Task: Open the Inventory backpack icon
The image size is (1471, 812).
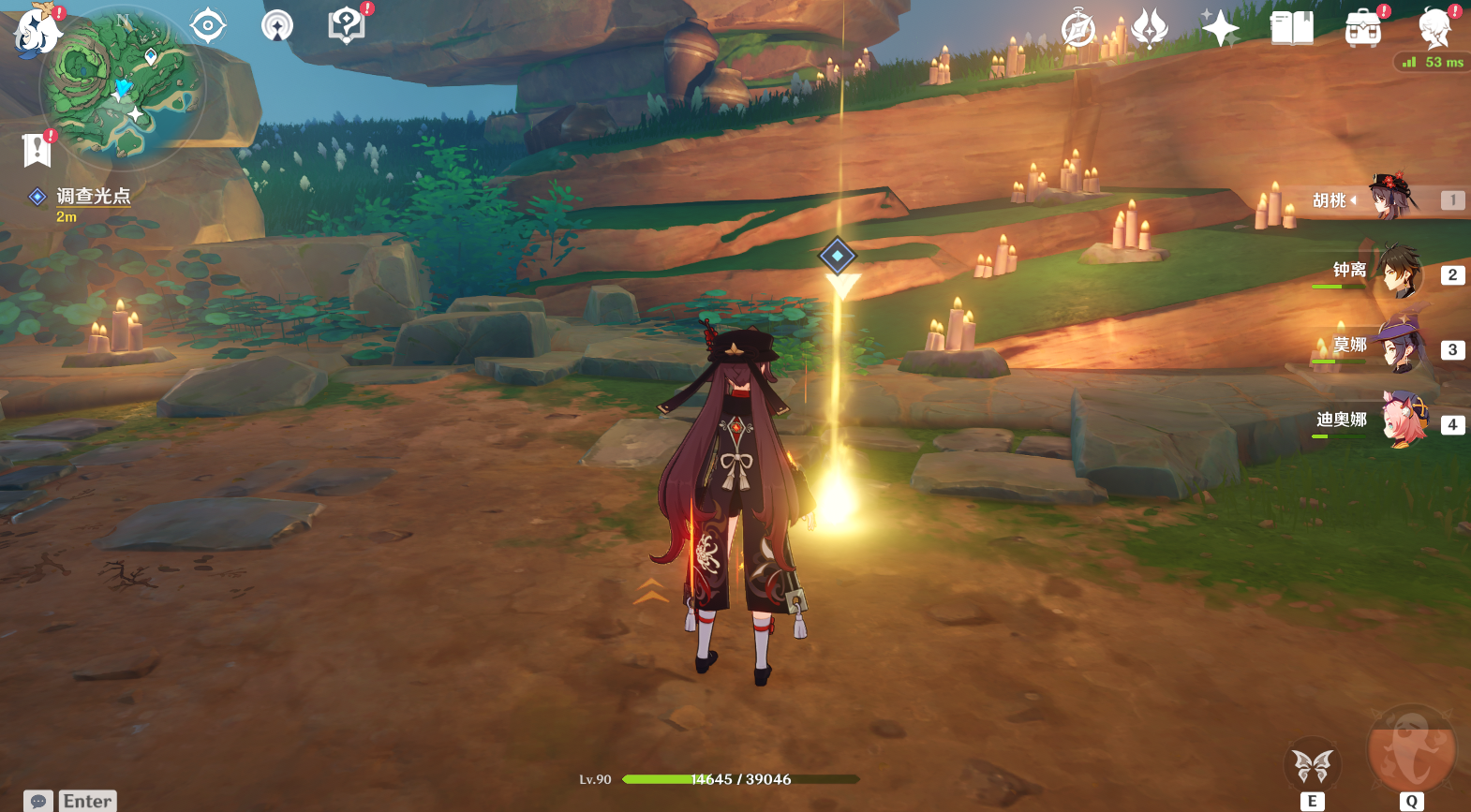Action: 1362,29
